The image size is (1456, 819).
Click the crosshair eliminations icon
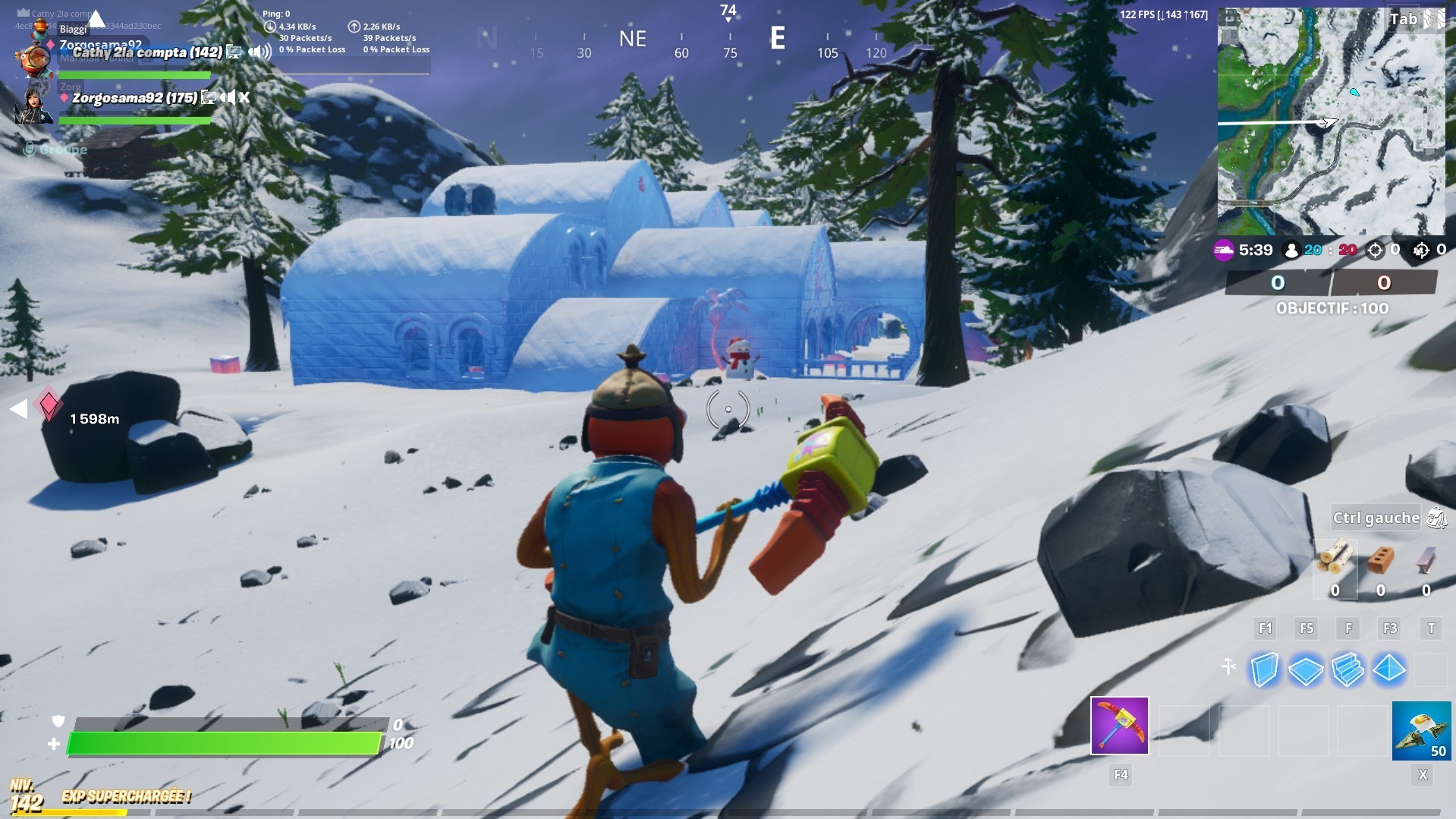[x=1374, y=250]
